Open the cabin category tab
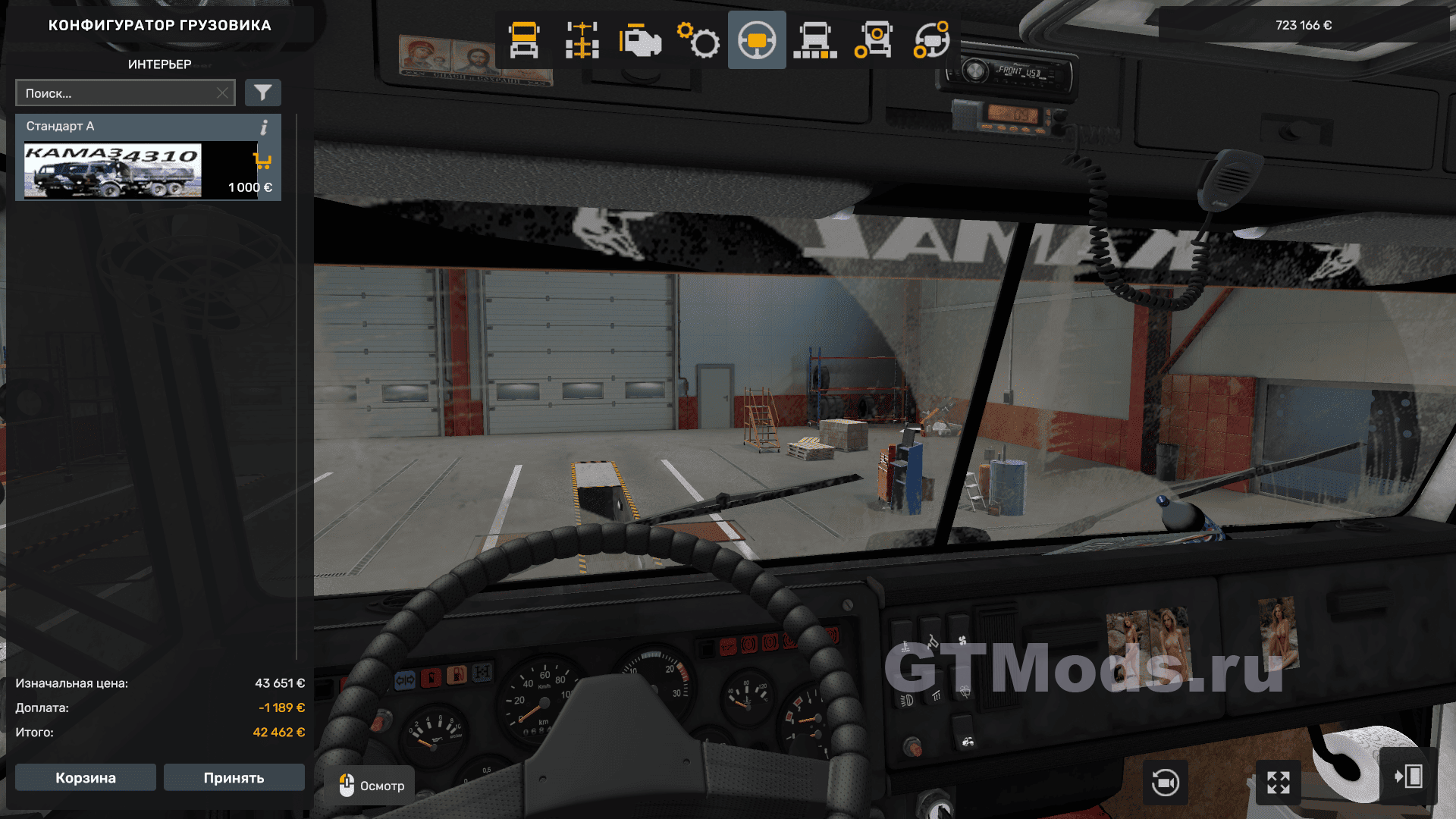The height and width of the screenshot is (819, 1456). point(524,40)
